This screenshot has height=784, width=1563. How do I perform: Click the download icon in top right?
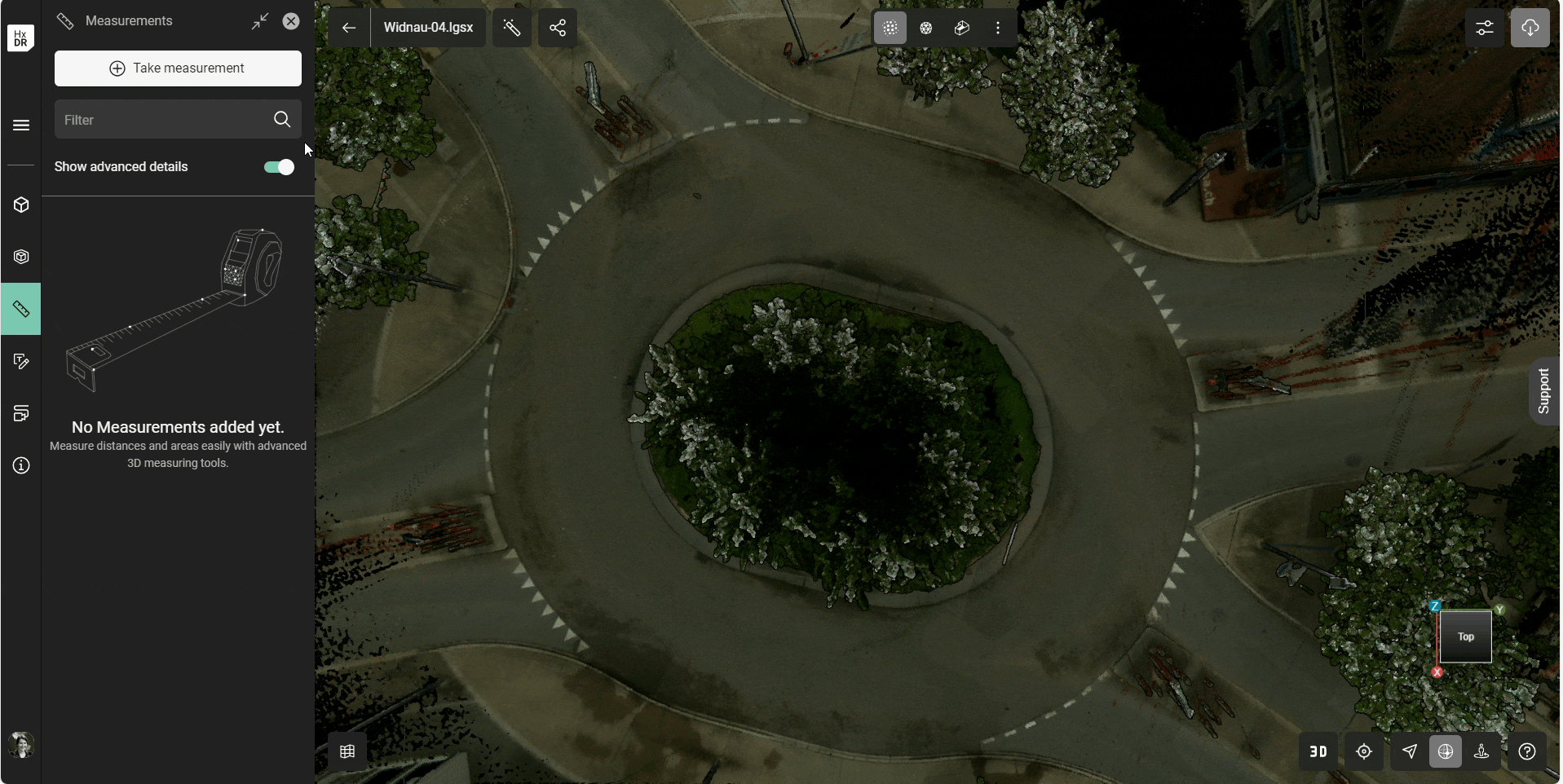pyautogui.click(x=1530, y=27)
